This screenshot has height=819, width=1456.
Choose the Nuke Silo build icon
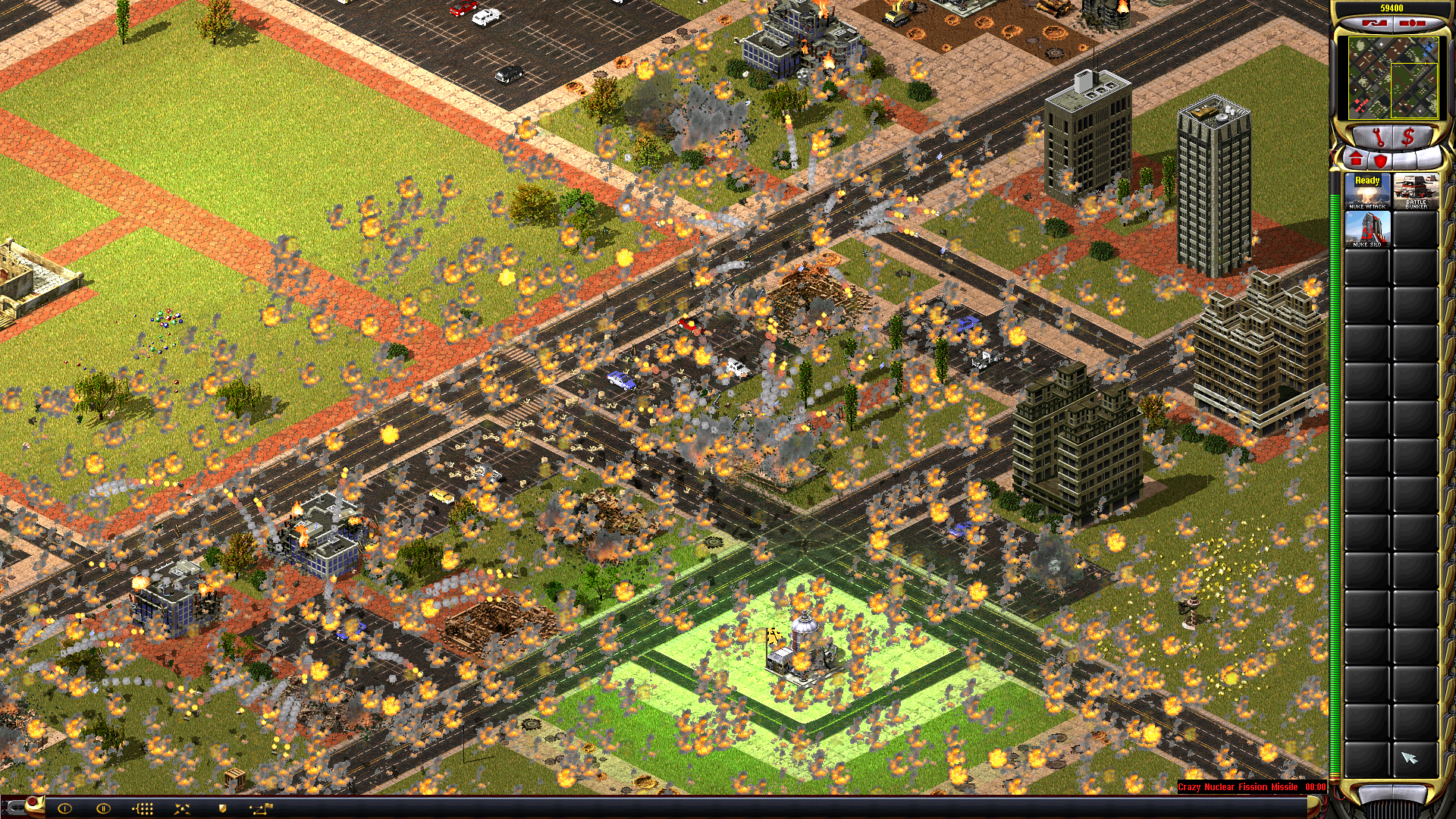pyautogui.click(x=1367, y=229)
